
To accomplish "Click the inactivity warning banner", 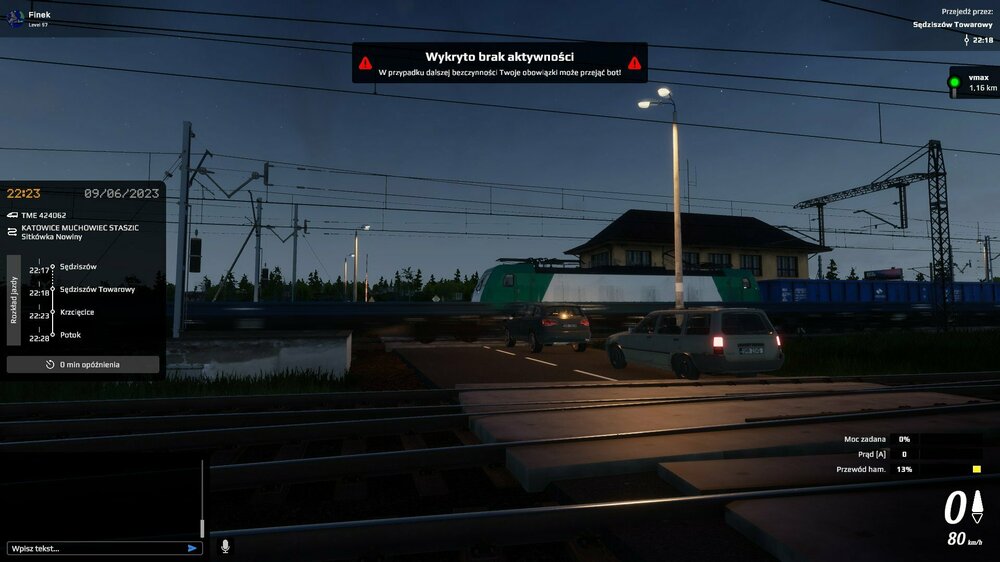I will (499, 63).
